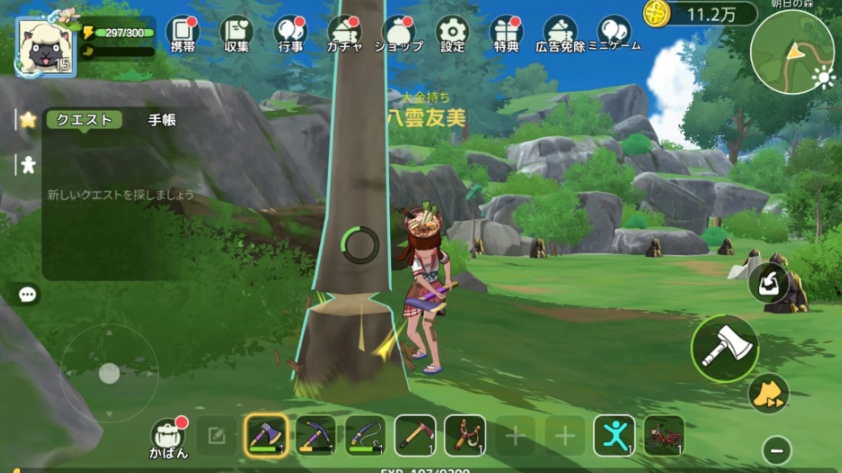Click the pug player avatar portrait
Viewport: 842px width, 473px height.
pyautogui.click(x=46, y=47)
